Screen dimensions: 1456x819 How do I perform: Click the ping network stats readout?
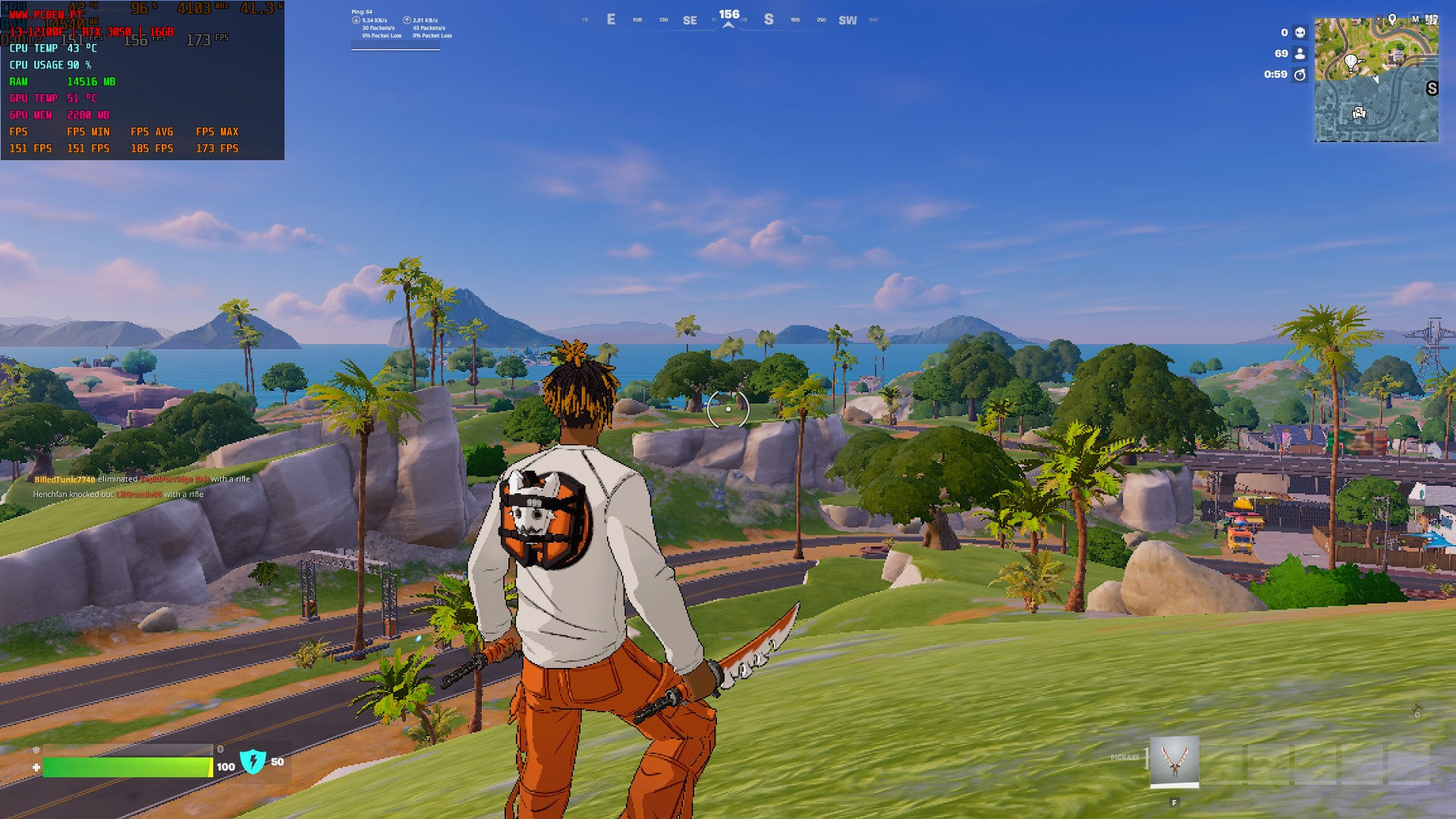401,28
